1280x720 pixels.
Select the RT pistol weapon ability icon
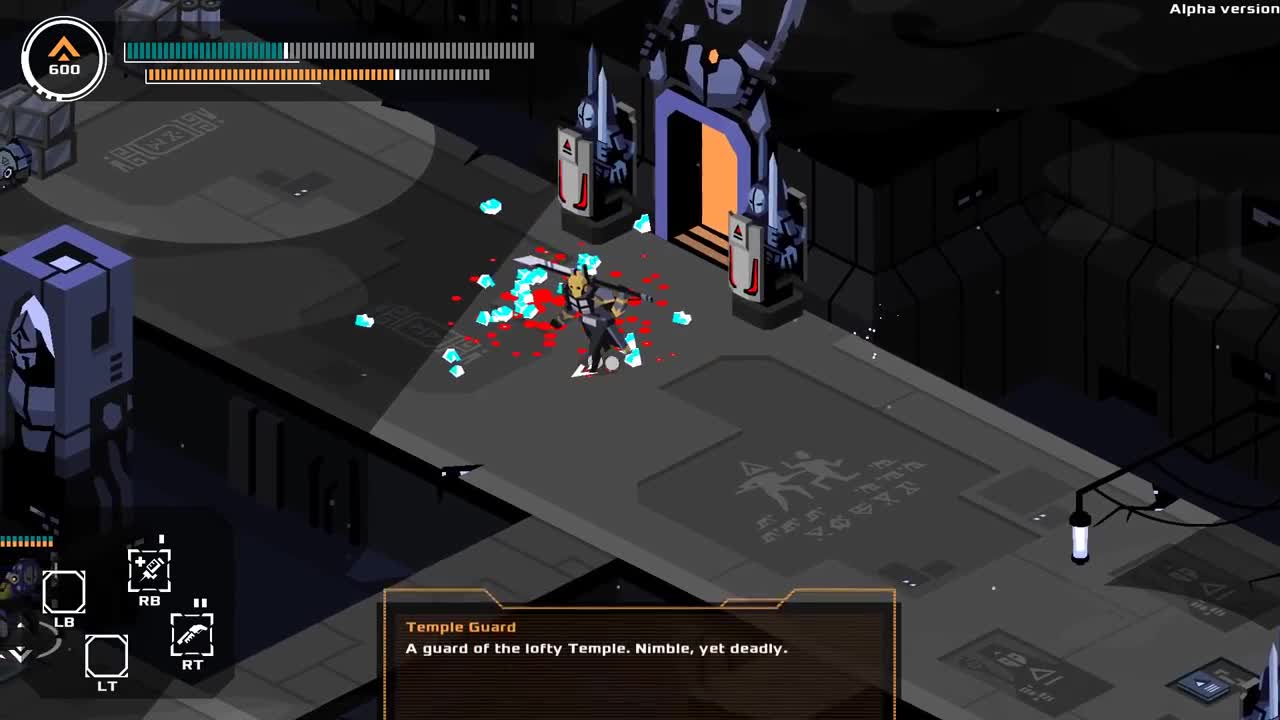(x=192, y=634)
